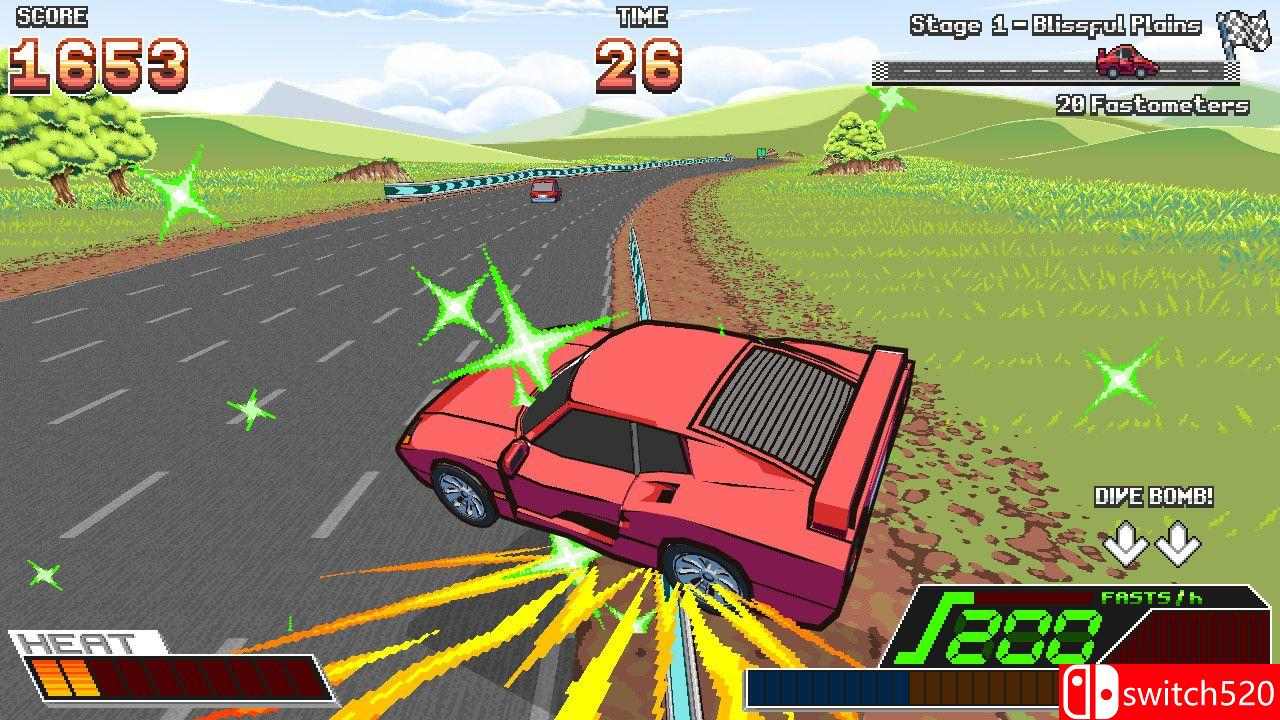Select the red car icon on the progress bar

pos(1125,62)
